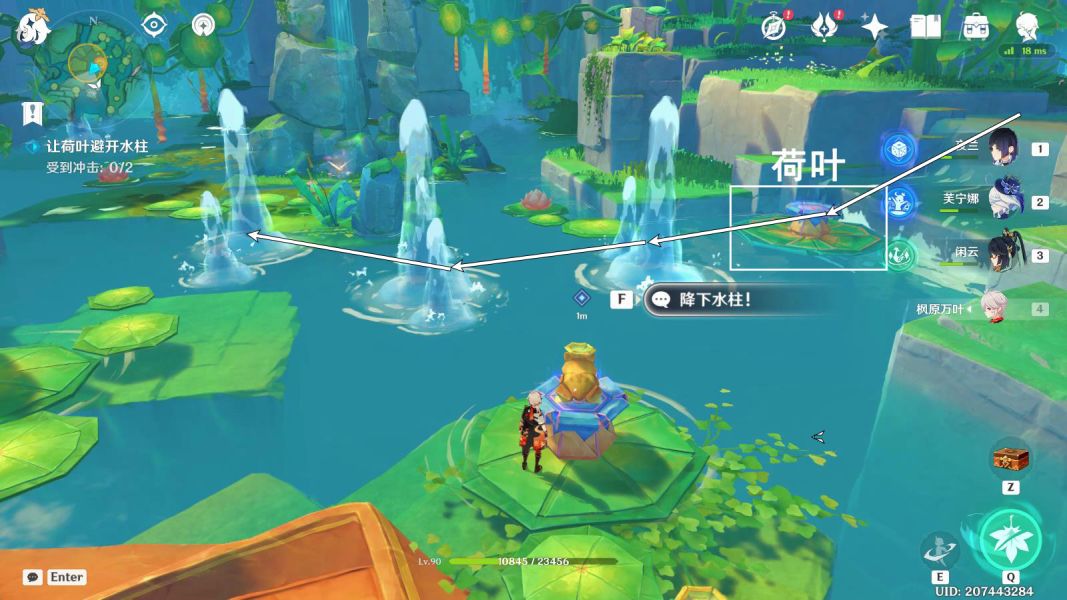The height and width of the screenshot is (600, 1067).
Task: Open the winged emblem icon with red alert
Action: click(x=823, y=27)
